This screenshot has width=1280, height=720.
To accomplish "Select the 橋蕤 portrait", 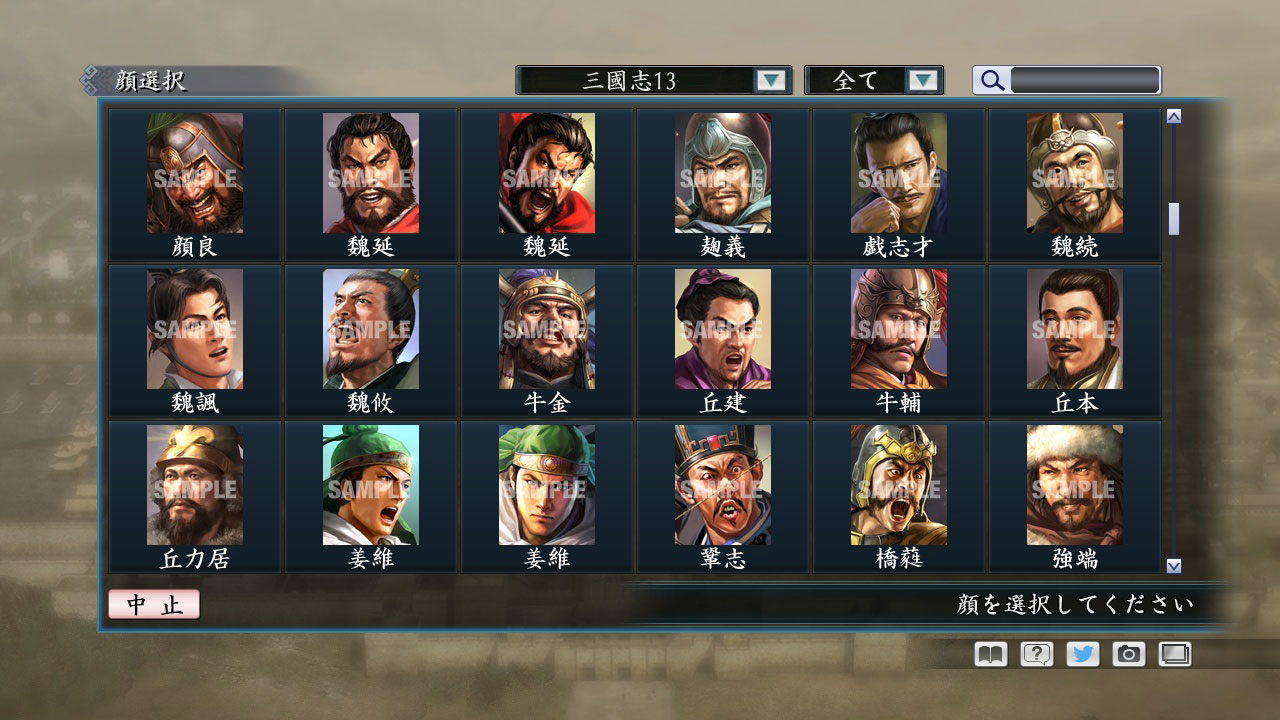I will click(x=899, y=485).
